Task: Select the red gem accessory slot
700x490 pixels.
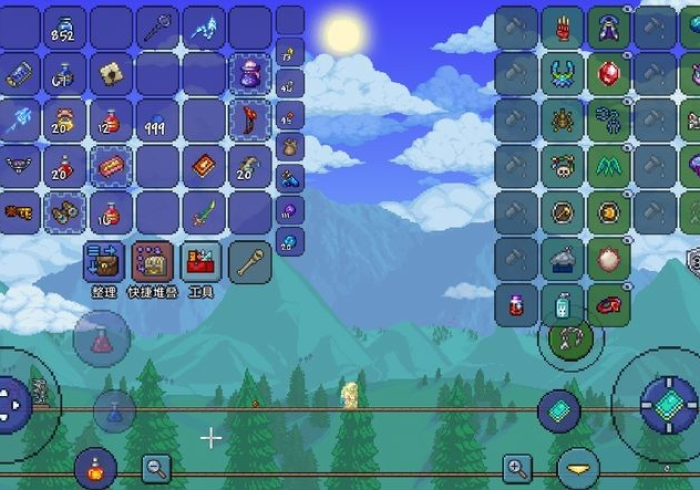Action: [608, 73]
